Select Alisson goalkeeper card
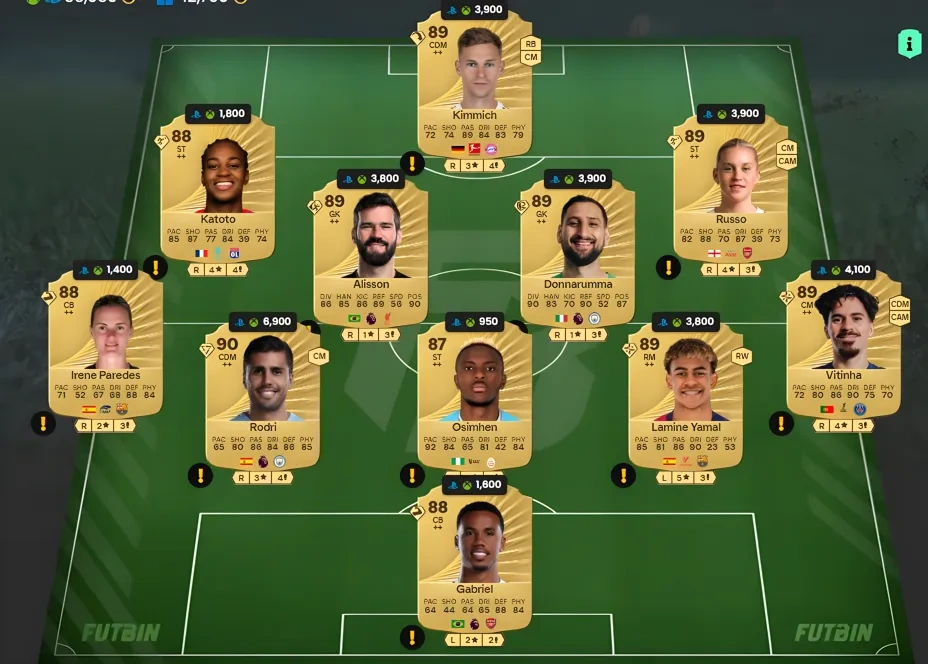 pos(371,250)
